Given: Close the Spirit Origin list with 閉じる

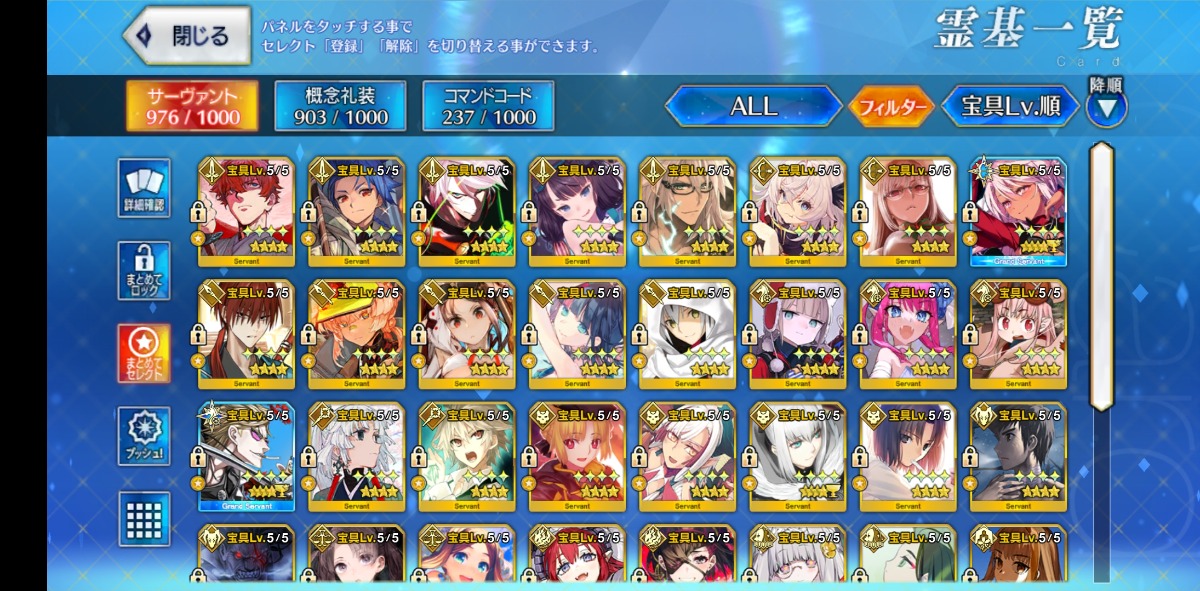Looking at the screenshot, I should click(x=187, y=36).
